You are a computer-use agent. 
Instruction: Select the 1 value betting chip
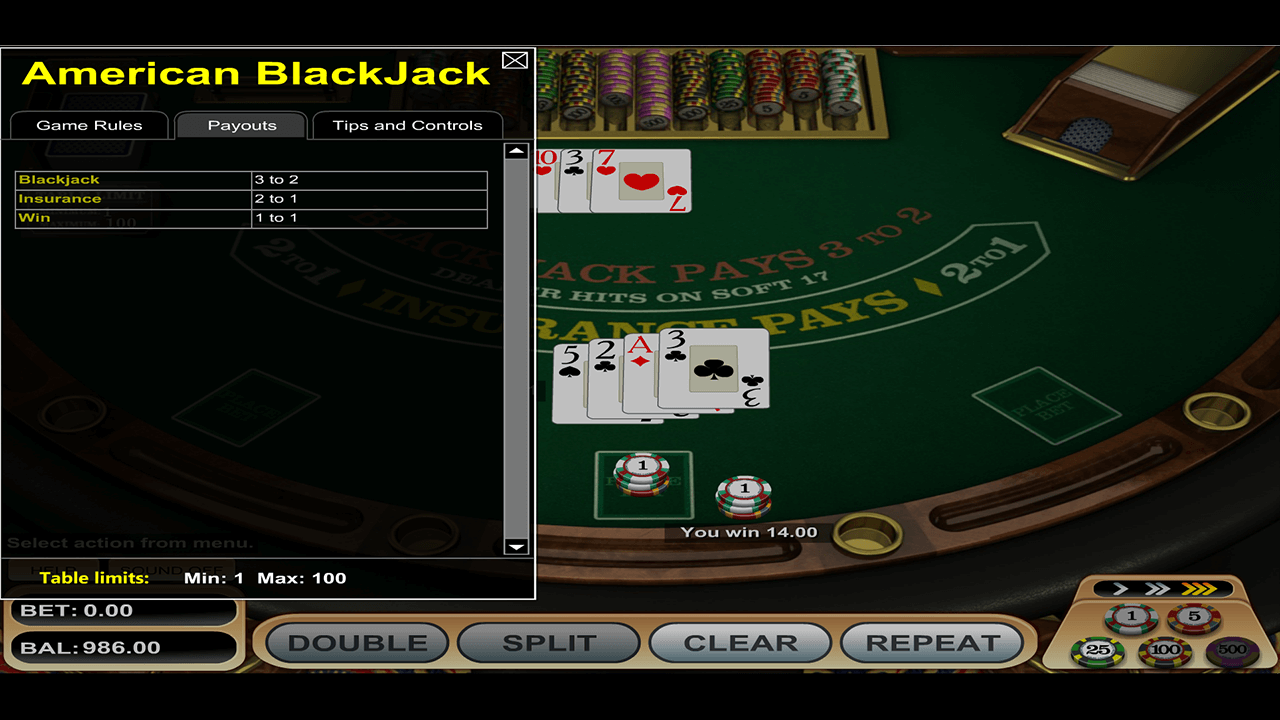[1131, 616]
